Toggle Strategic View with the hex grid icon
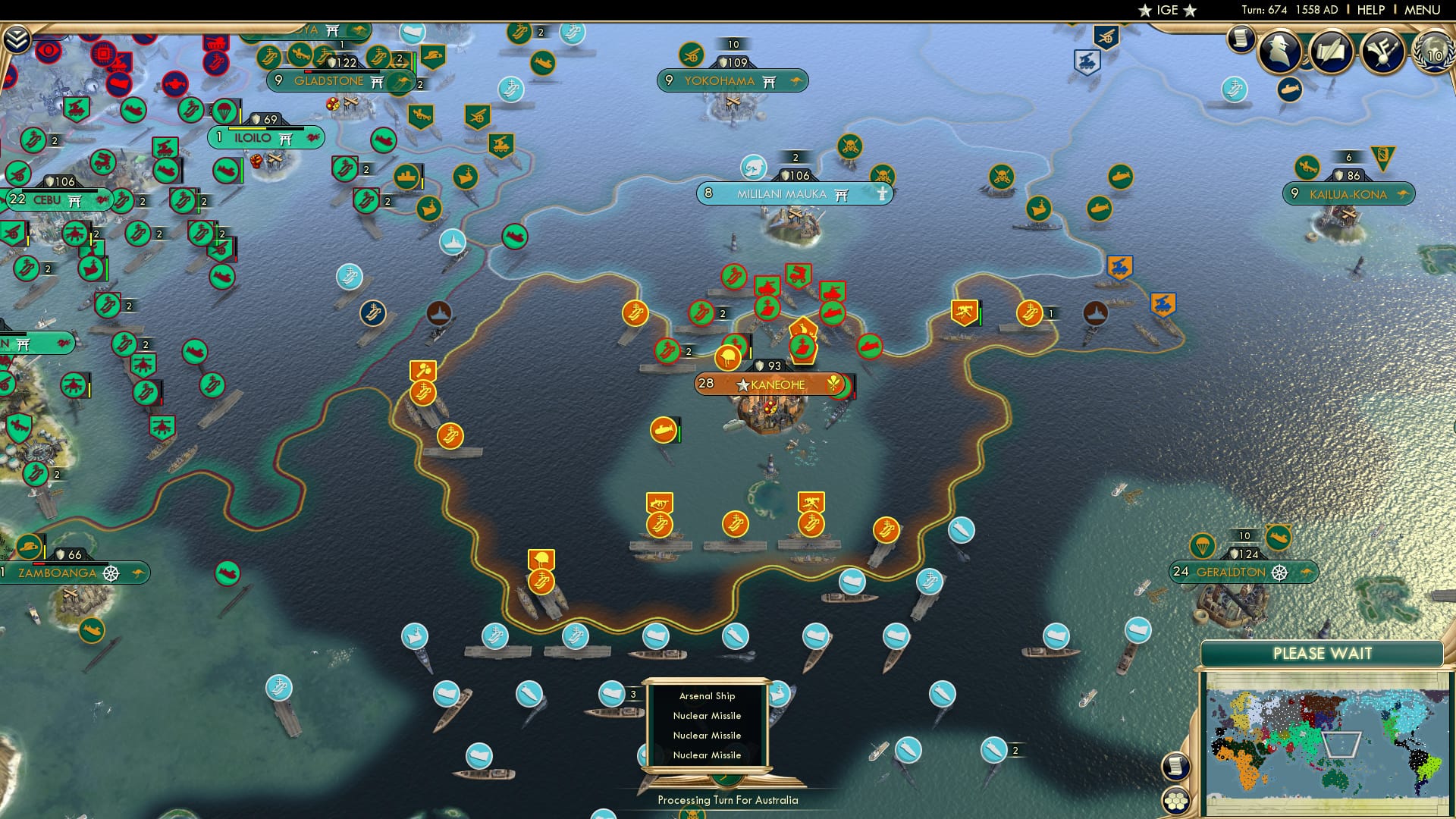The width and height of the screenshot is (1456, 819). [1176, 802]
